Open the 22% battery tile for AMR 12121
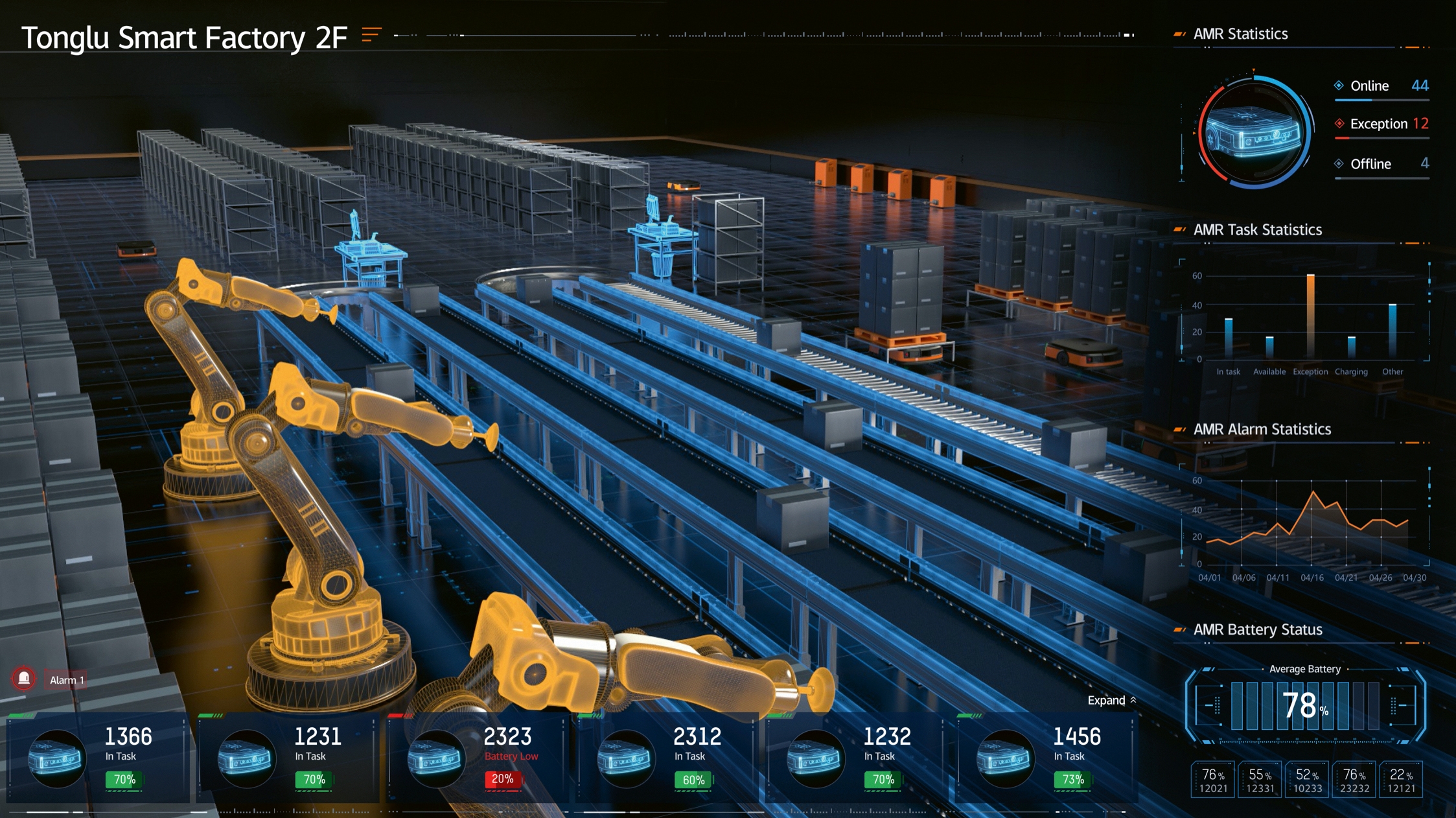Screen dimensions: 1456x818 click(x=1401, y=780)
